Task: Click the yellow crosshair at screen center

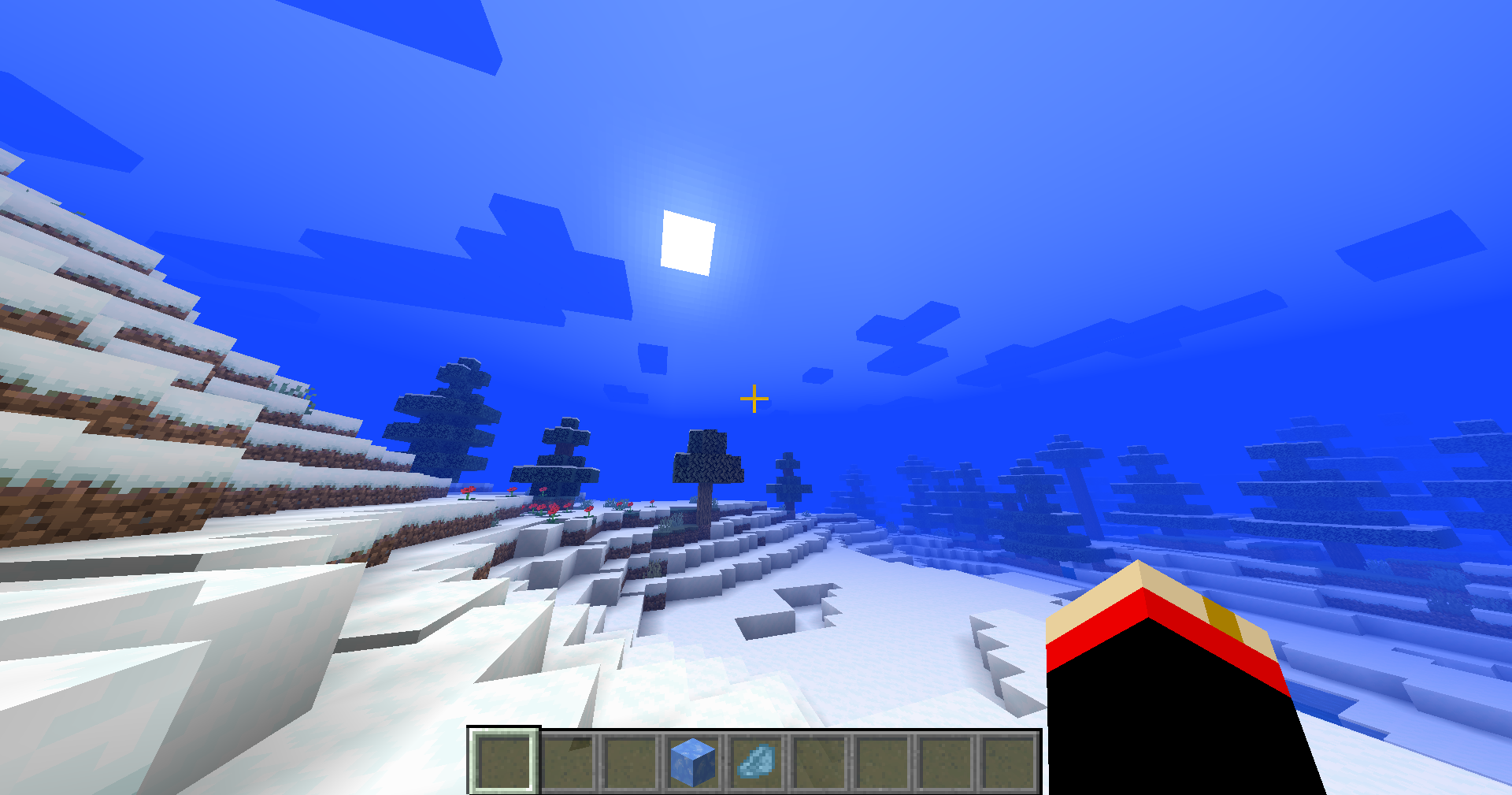Action: (x=754, y=399)
